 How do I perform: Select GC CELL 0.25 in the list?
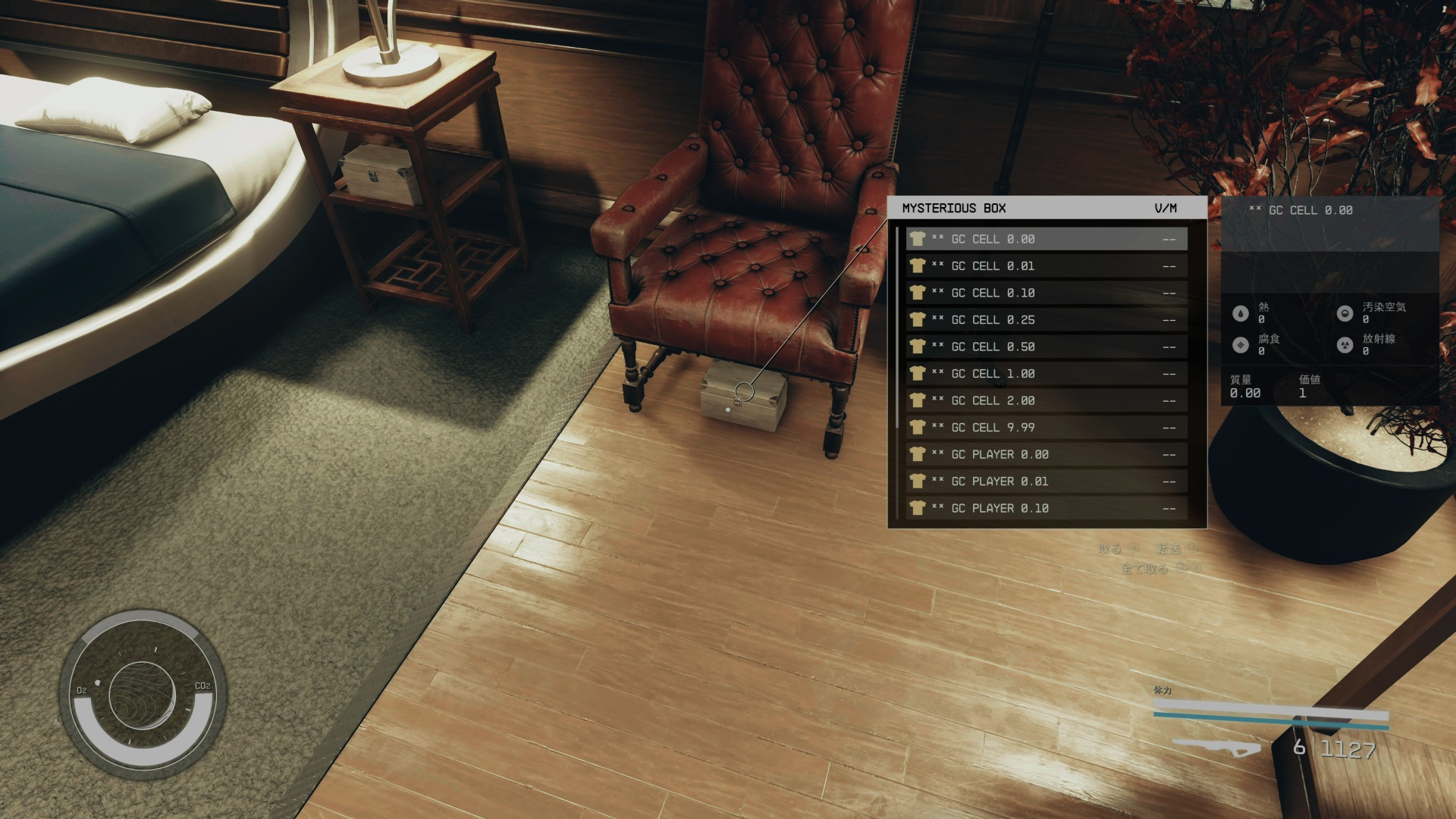pyautogui.click(x=1046, y=320)
